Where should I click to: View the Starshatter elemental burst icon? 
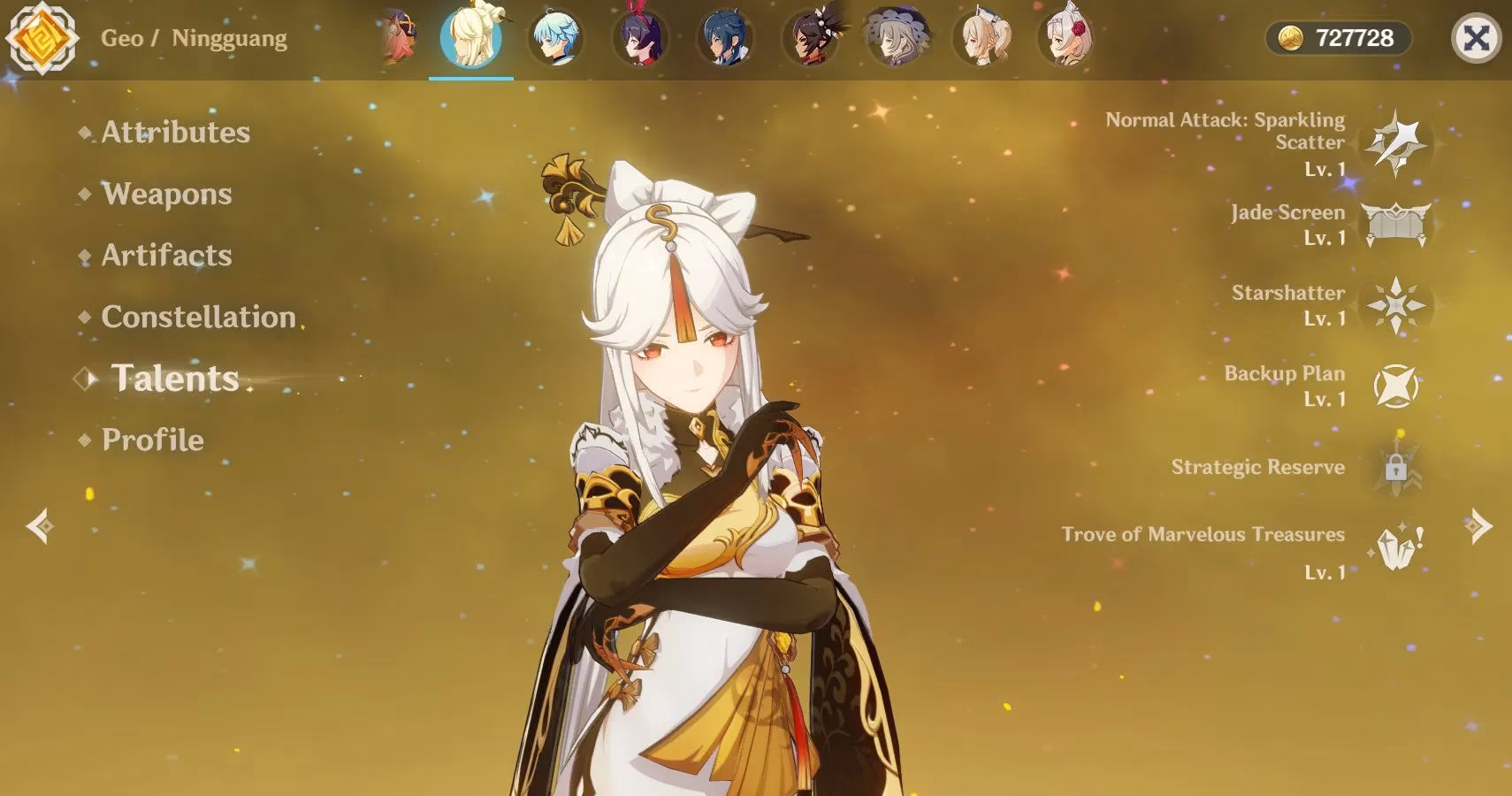tap(1397, 307)
